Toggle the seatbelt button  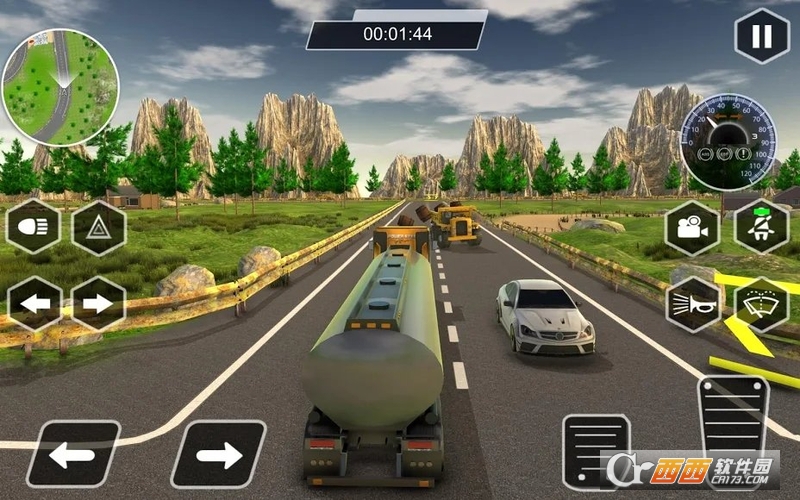[x=761, y=226]
